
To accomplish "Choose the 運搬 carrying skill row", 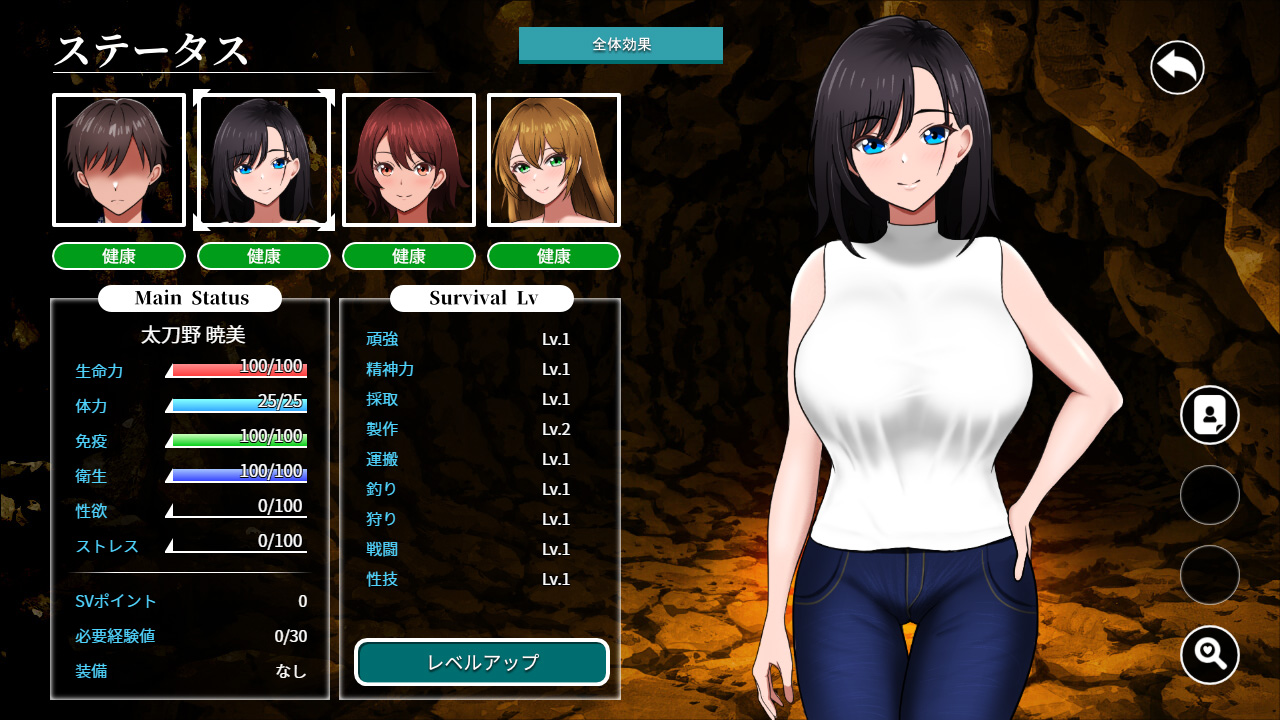I will [468, 459].
